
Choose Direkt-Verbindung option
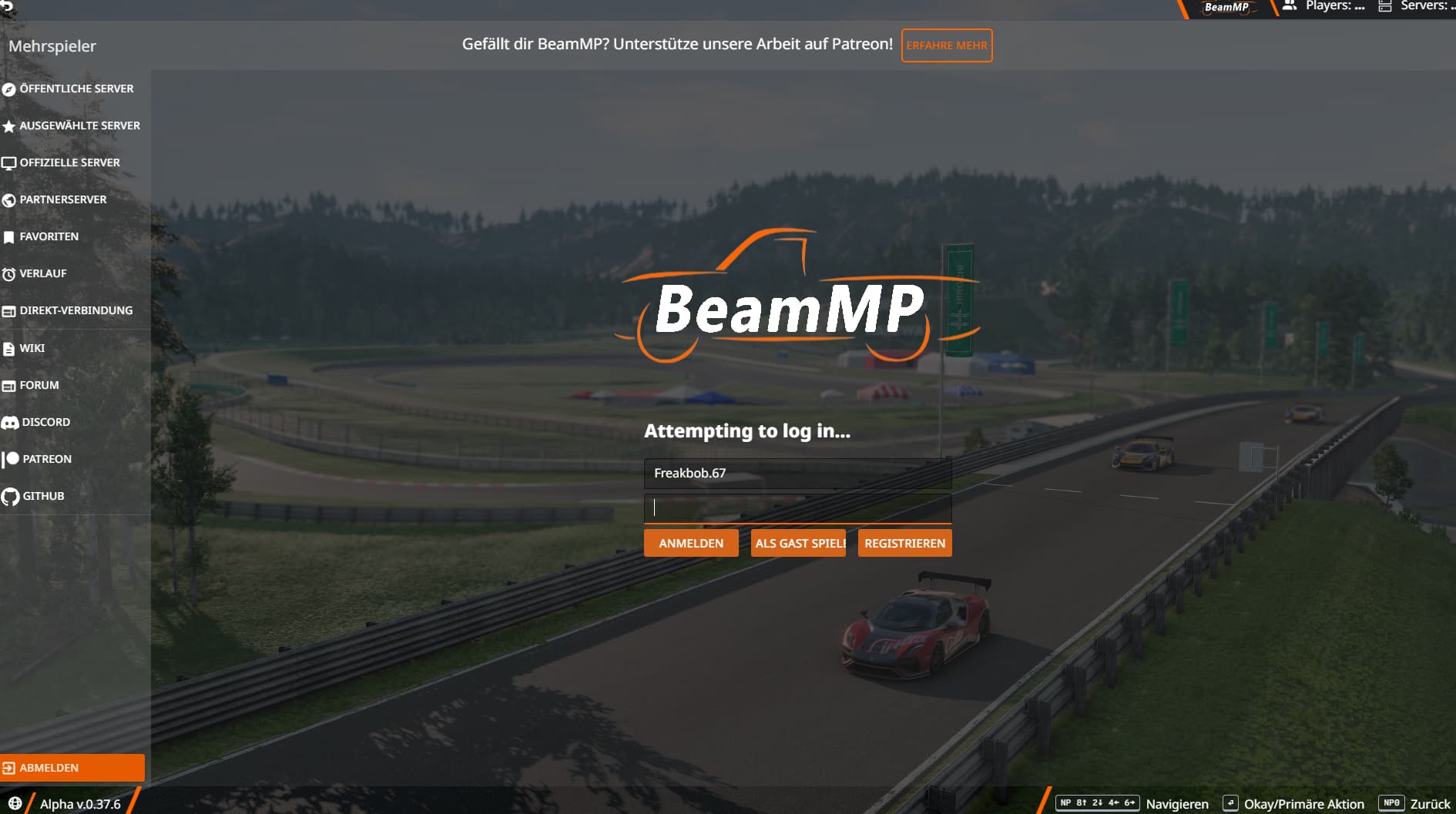coord(75,310)
